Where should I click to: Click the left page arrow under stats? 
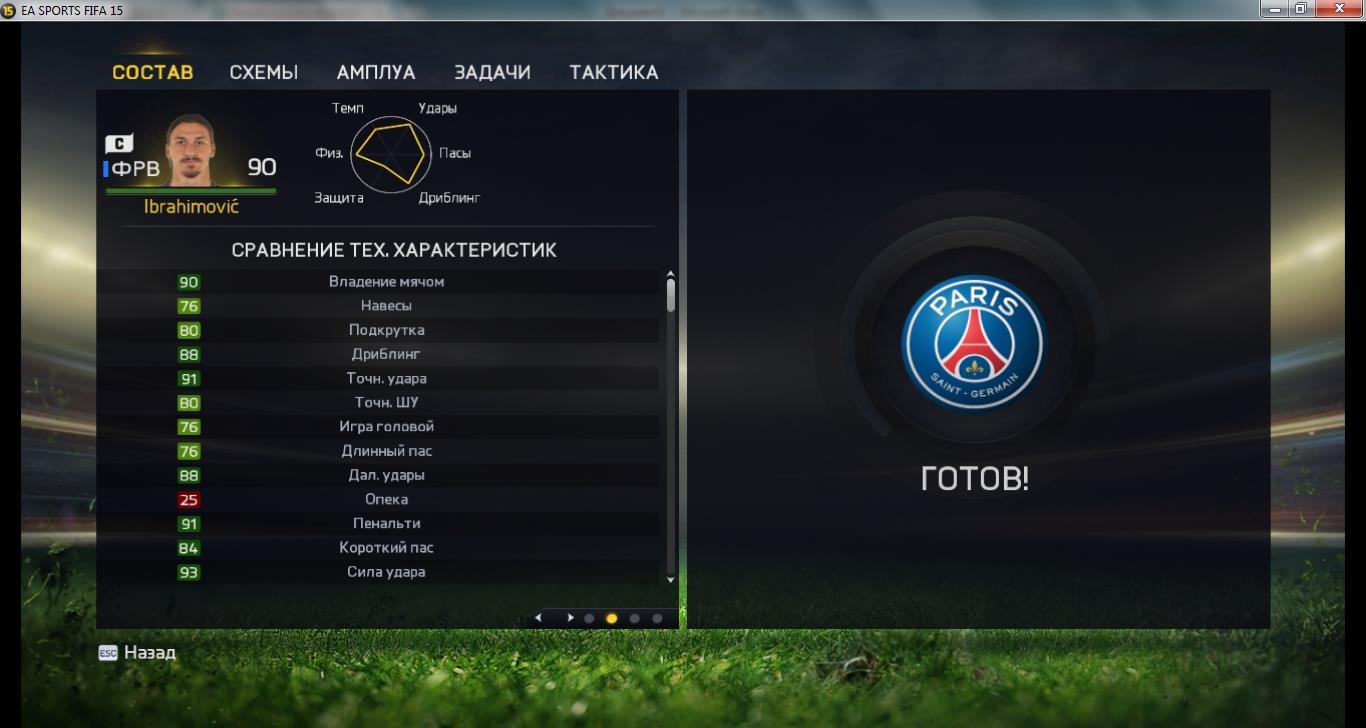click(x=539, y=618)
